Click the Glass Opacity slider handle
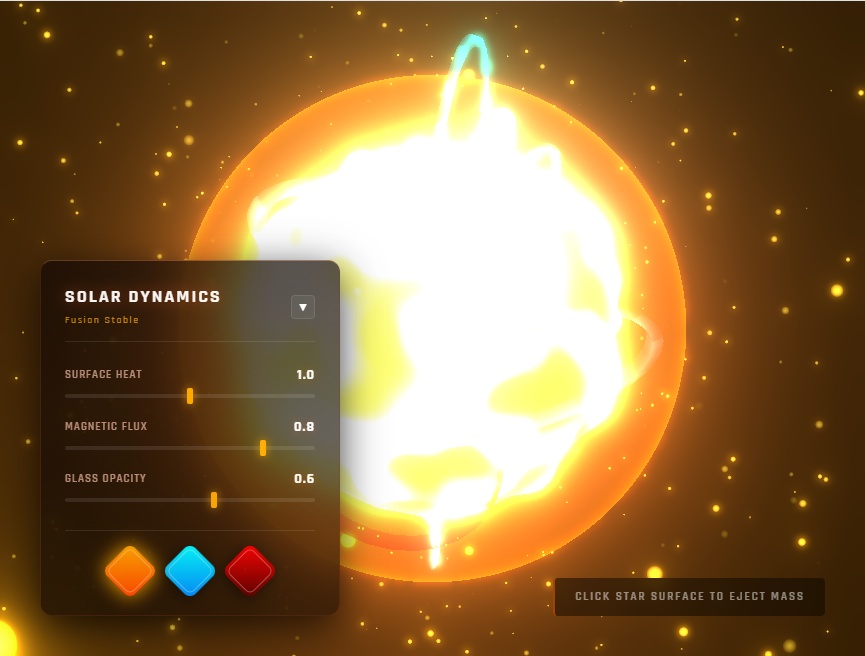This screenshot has height=656, width=865. tap(214, 500)
